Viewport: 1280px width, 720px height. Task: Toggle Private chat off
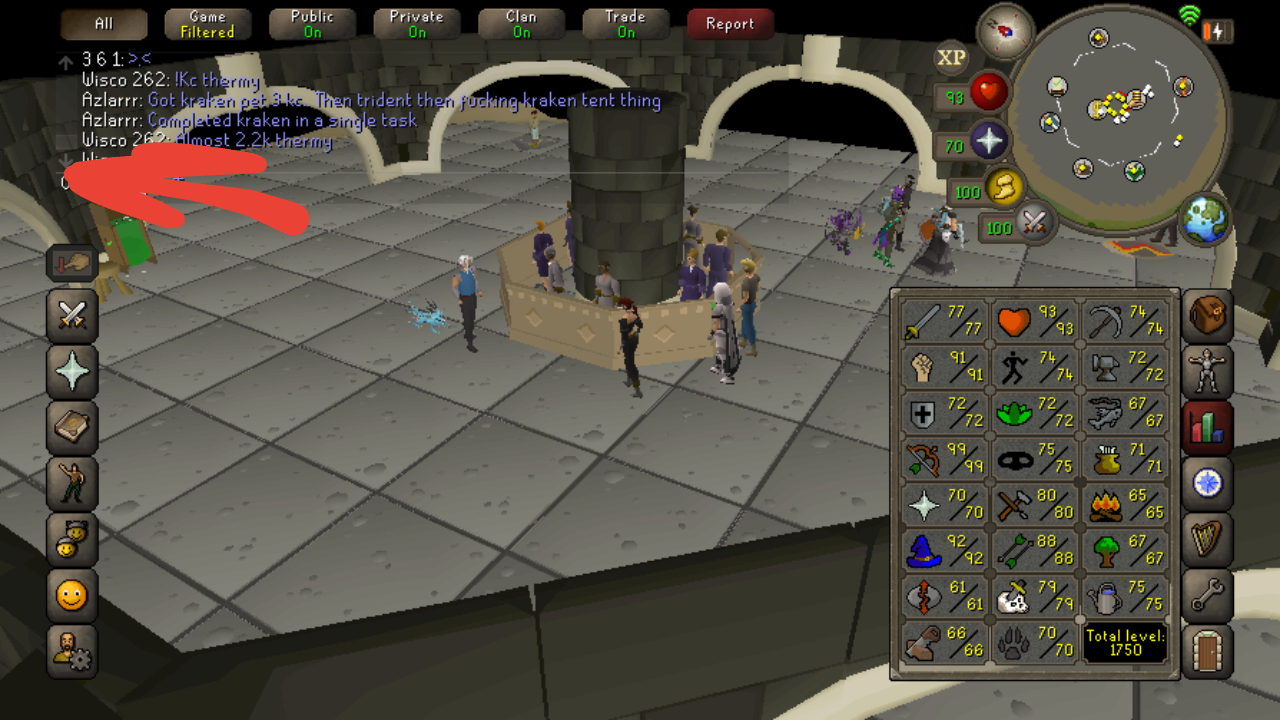[416, 22]
